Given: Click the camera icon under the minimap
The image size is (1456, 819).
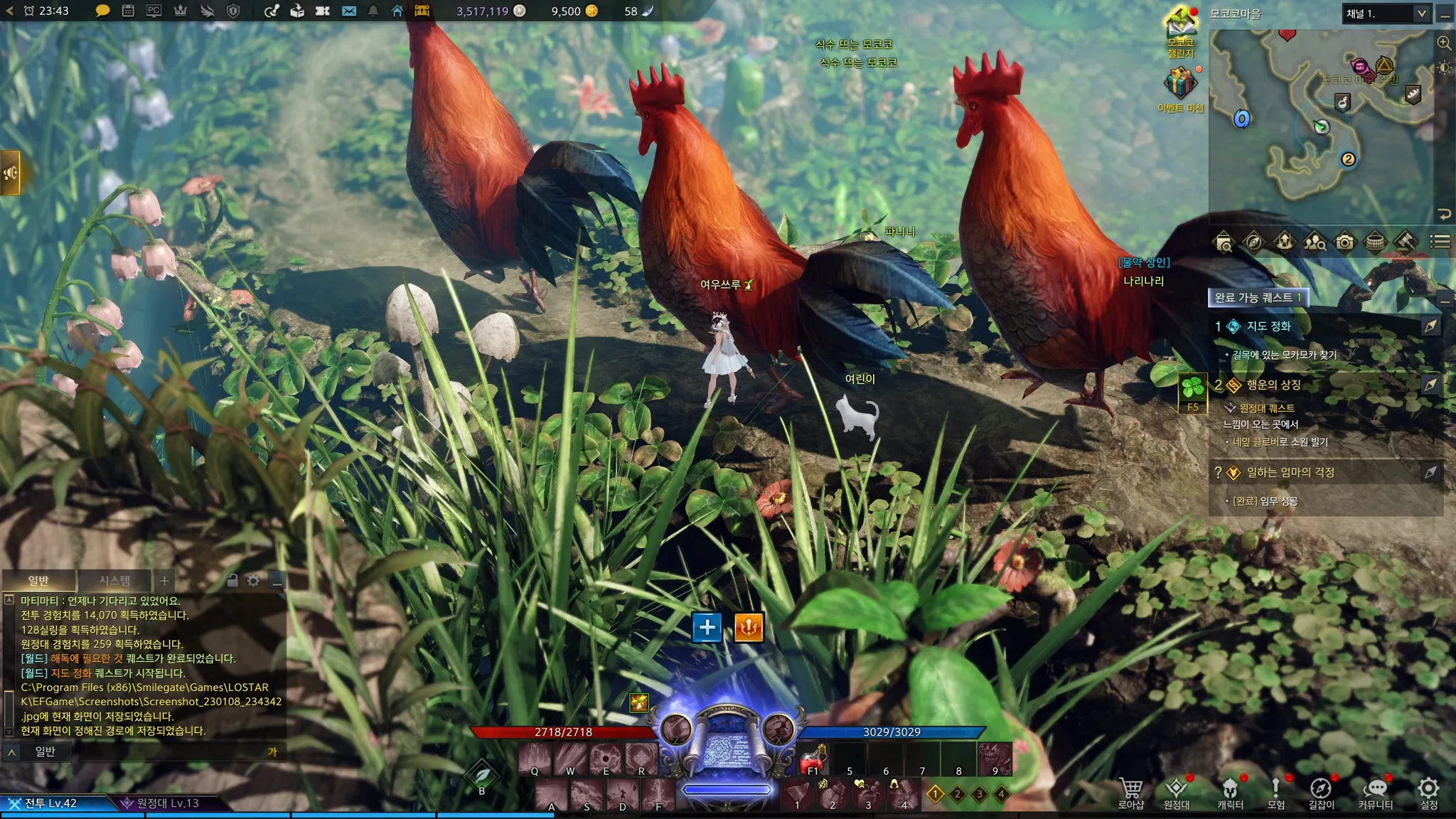Looking at the screenshot, I should click(x=1344, y=242).
